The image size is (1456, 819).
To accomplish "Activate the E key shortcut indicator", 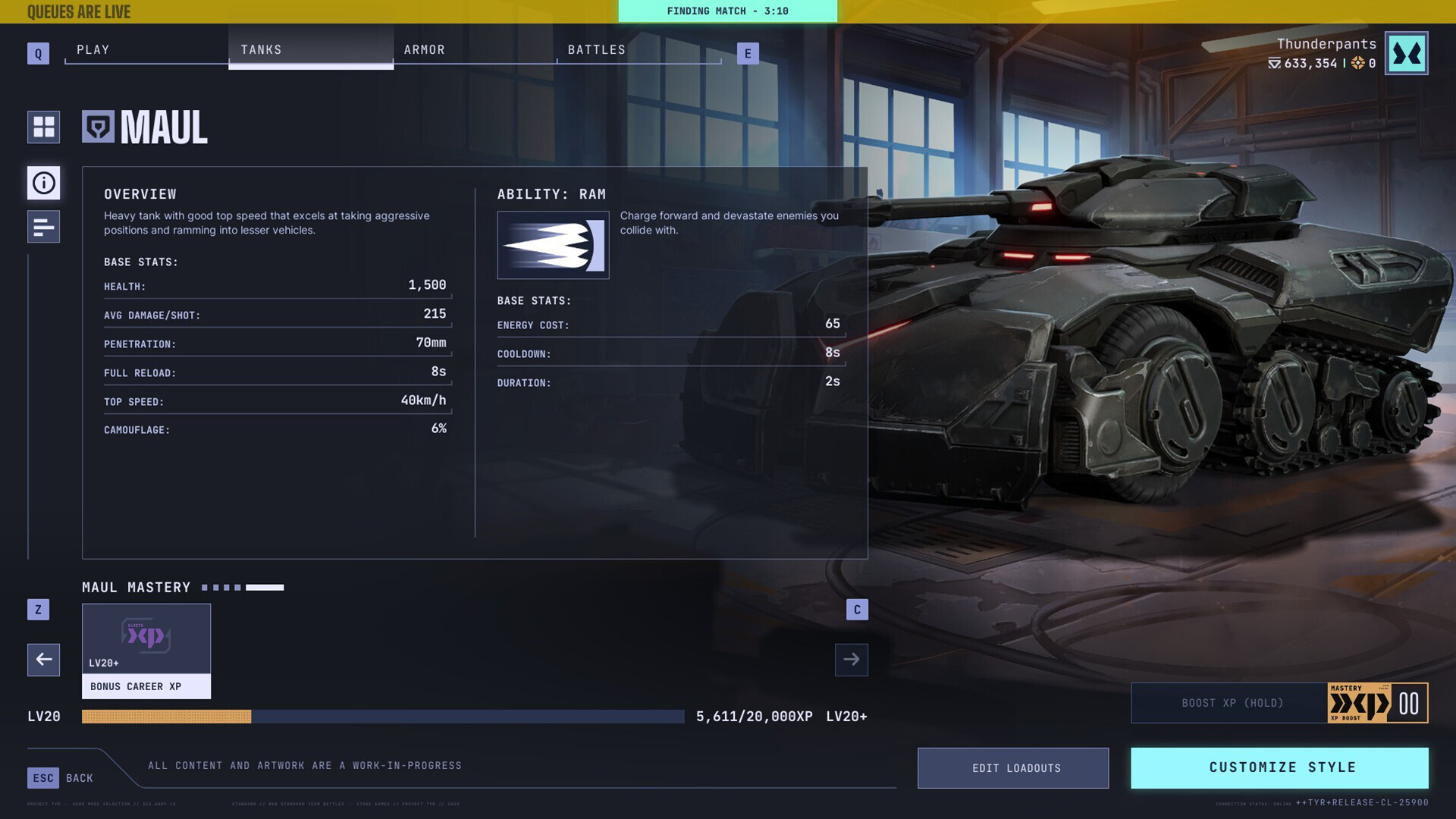I will point(748,53).
